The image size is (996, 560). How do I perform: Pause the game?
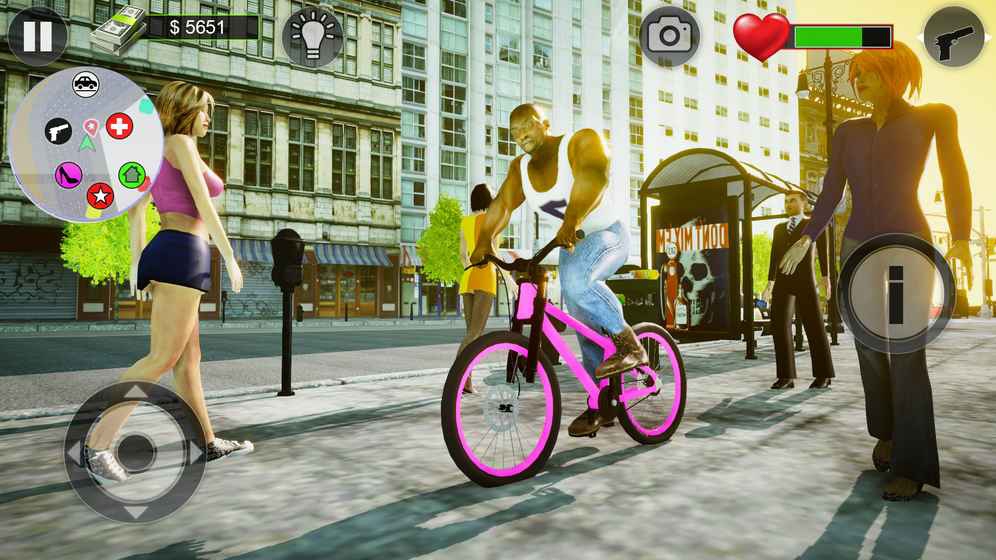point(37,36)
